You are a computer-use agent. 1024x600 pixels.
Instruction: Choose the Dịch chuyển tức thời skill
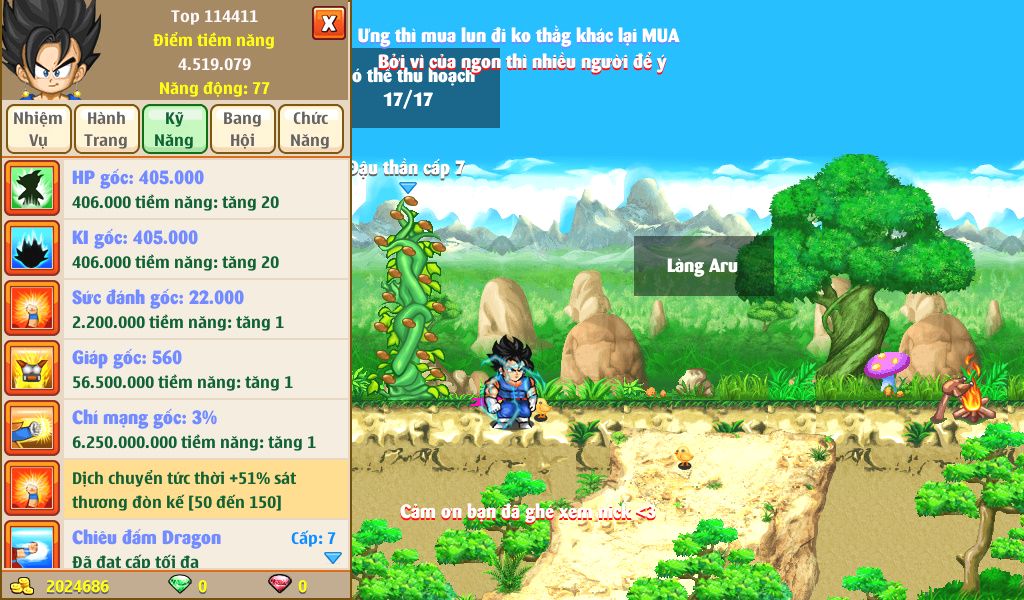coord(175,489)
